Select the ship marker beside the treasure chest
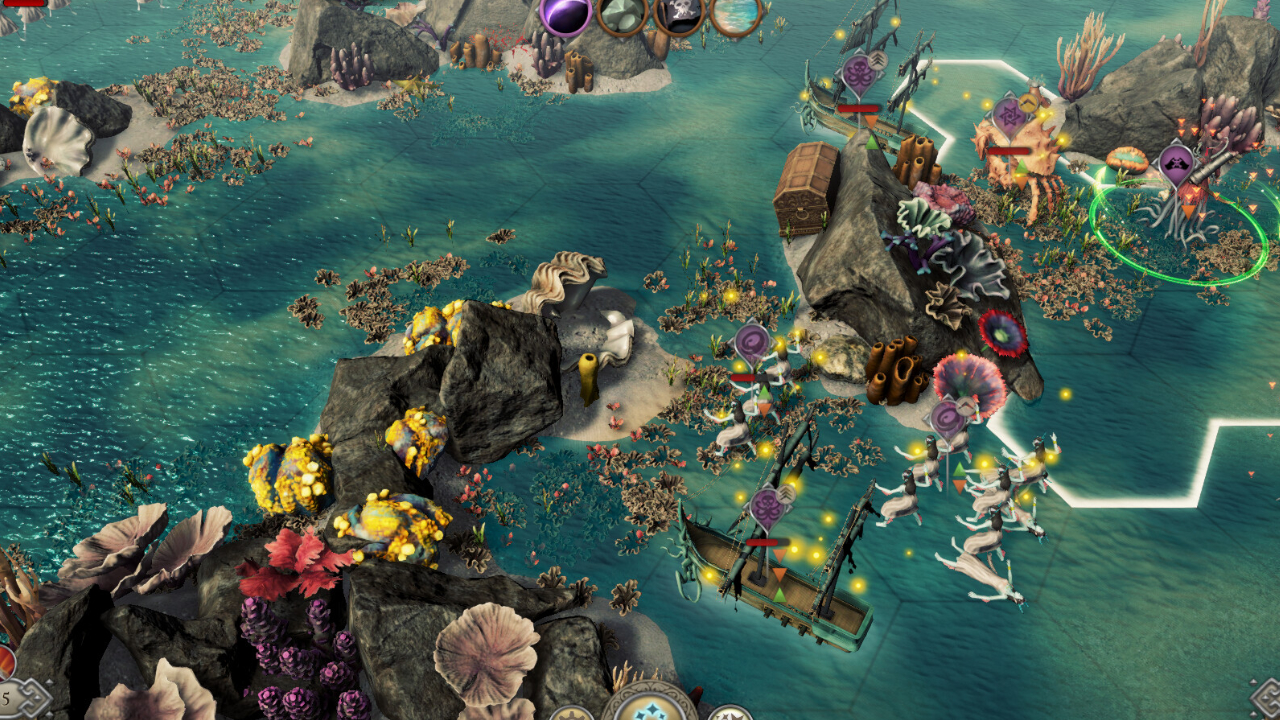This screenshot has height=720, width=1280. [x=858, y=75]
